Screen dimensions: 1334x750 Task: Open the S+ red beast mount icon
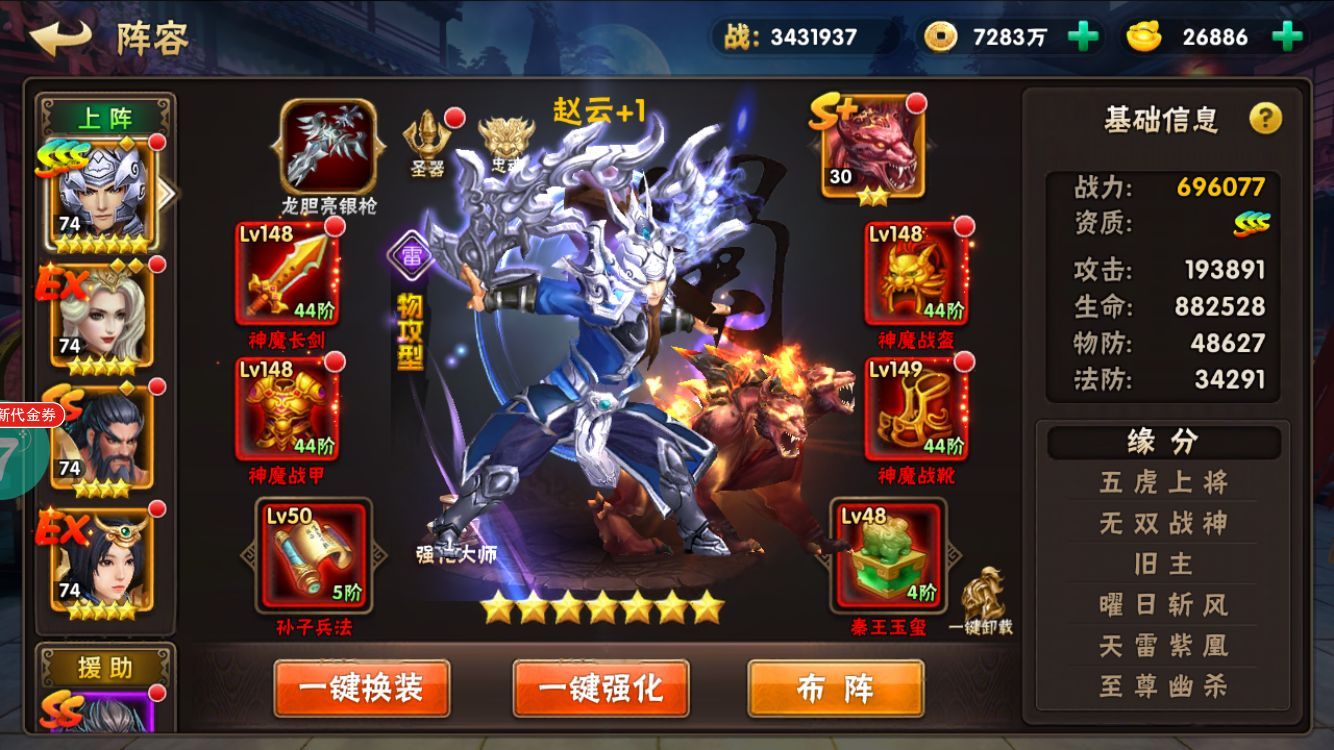click(873, 145)
